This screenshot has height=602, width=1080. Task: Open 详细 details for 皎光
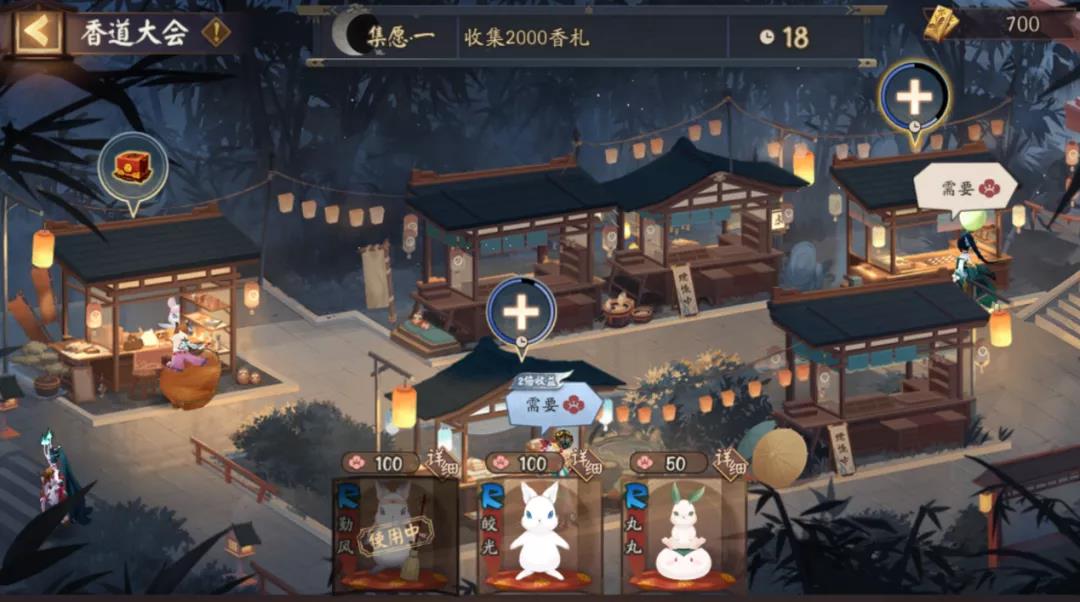586,459
